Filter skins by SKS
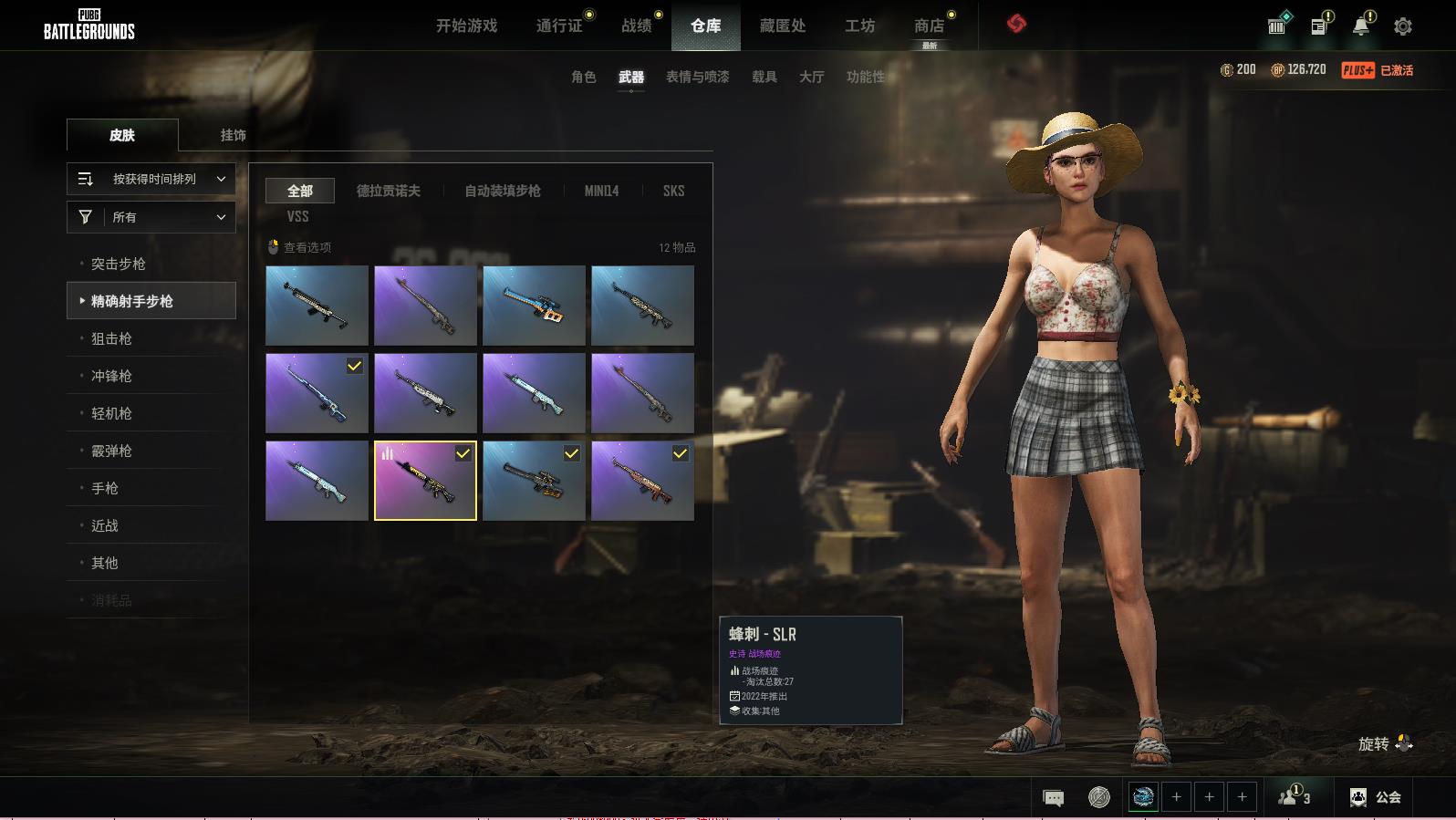Image resolution: width=1456 pixels, height=820 pixels. pyautogui.click(x=673, y=191)
